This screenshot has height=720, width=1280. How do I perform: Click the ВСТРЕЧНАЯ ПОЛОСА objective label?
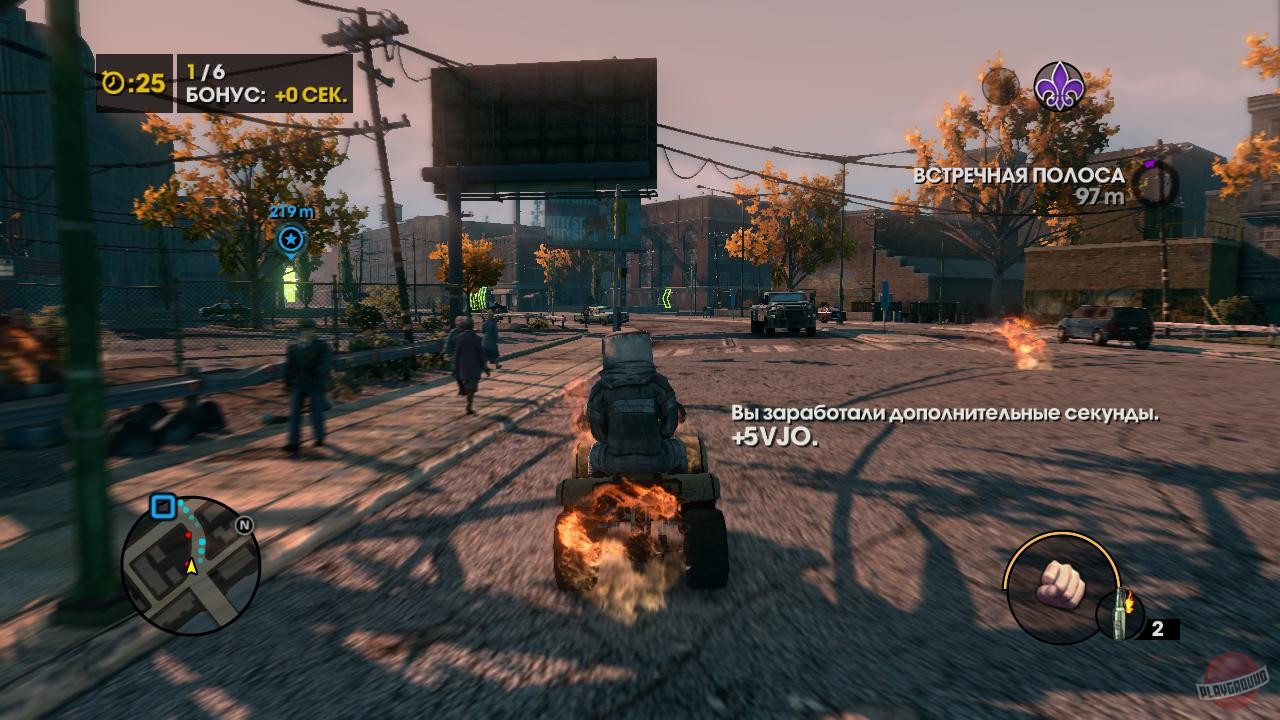click(x=1017, y=174)
